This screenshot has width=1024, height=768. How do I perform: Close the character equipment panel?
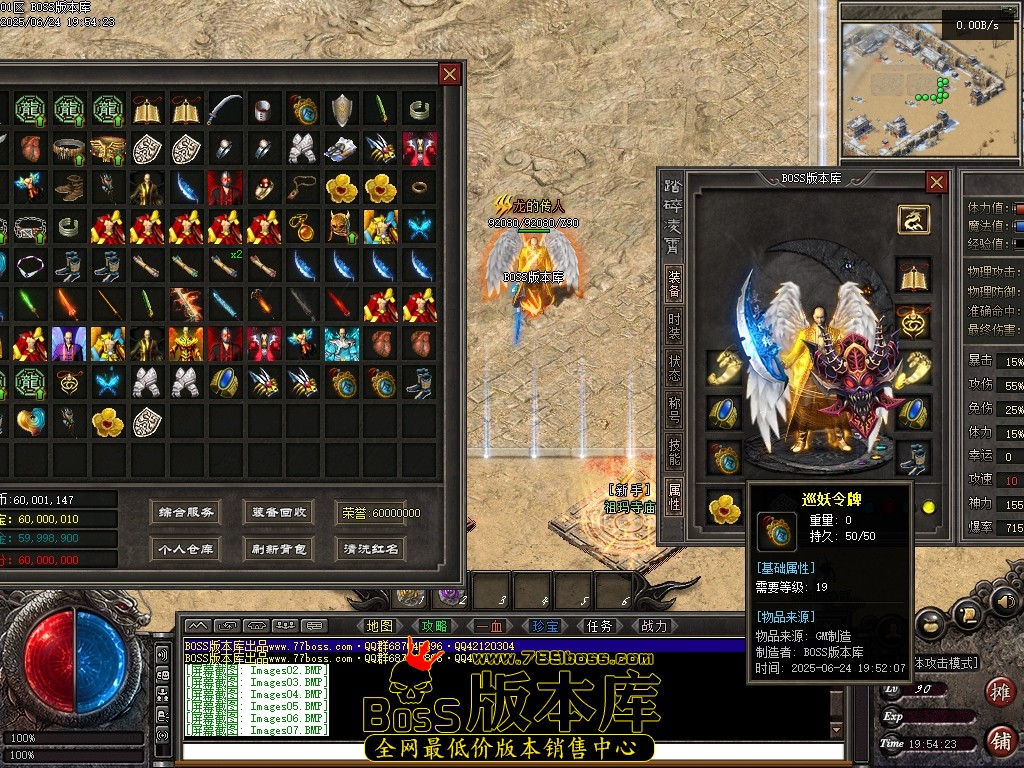point(936,182)
